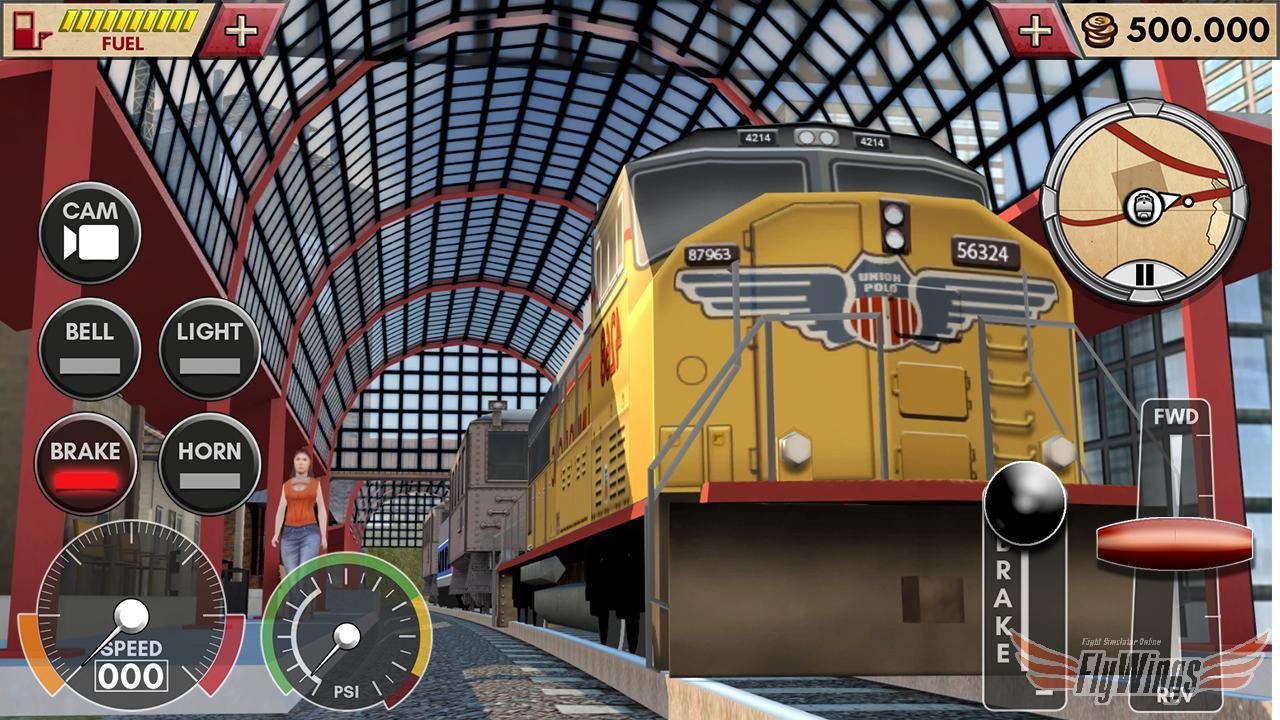Click the FlyWings logo
The width and height of the screenshot is (1280, 720).
[x=1140, y=670]
